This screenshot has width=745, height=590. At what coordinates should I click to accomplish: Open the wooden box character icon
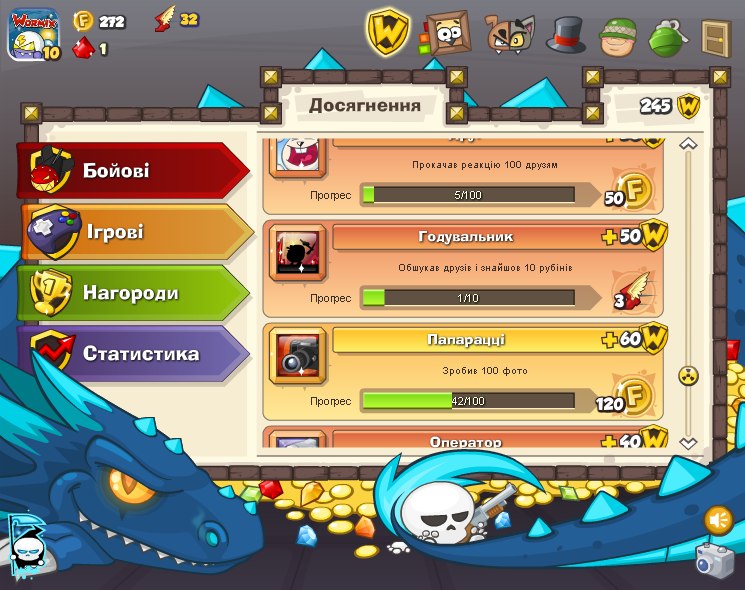click(x=446, y=35)
